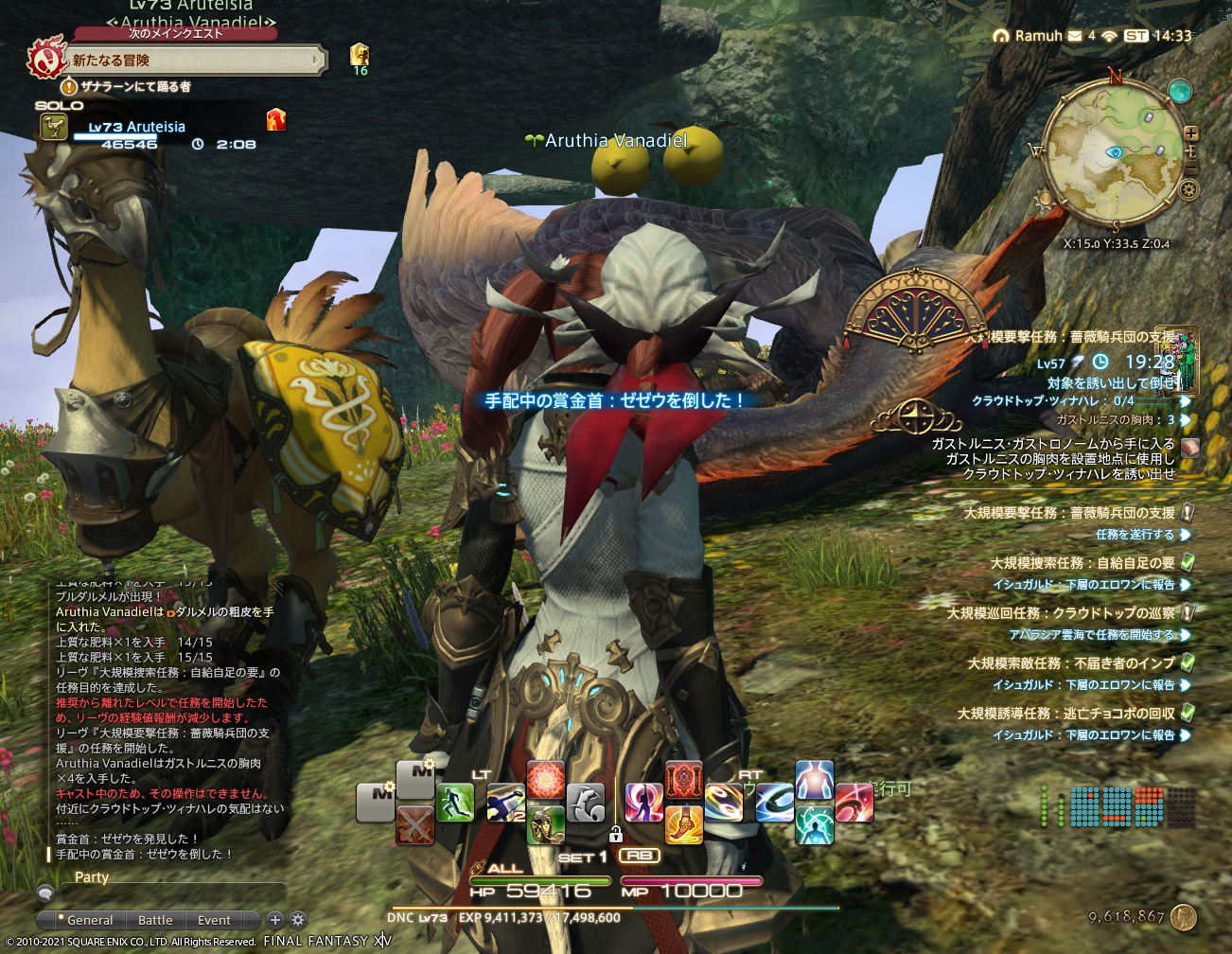Select the Sprint icon on the hotbar

point(456,802)
